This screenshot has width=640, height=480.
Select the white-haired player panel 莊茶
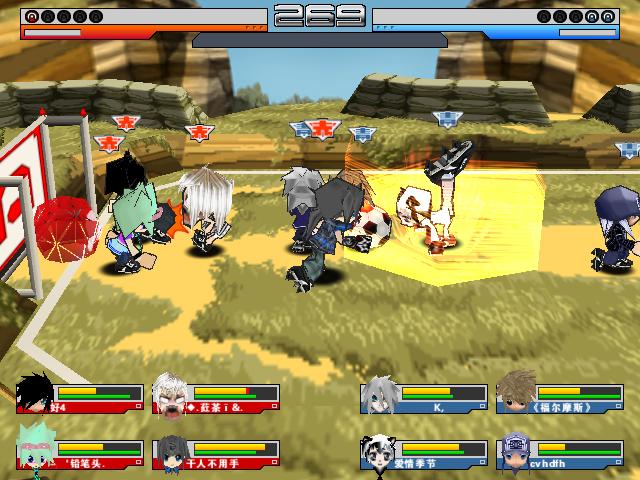(215, 397)
